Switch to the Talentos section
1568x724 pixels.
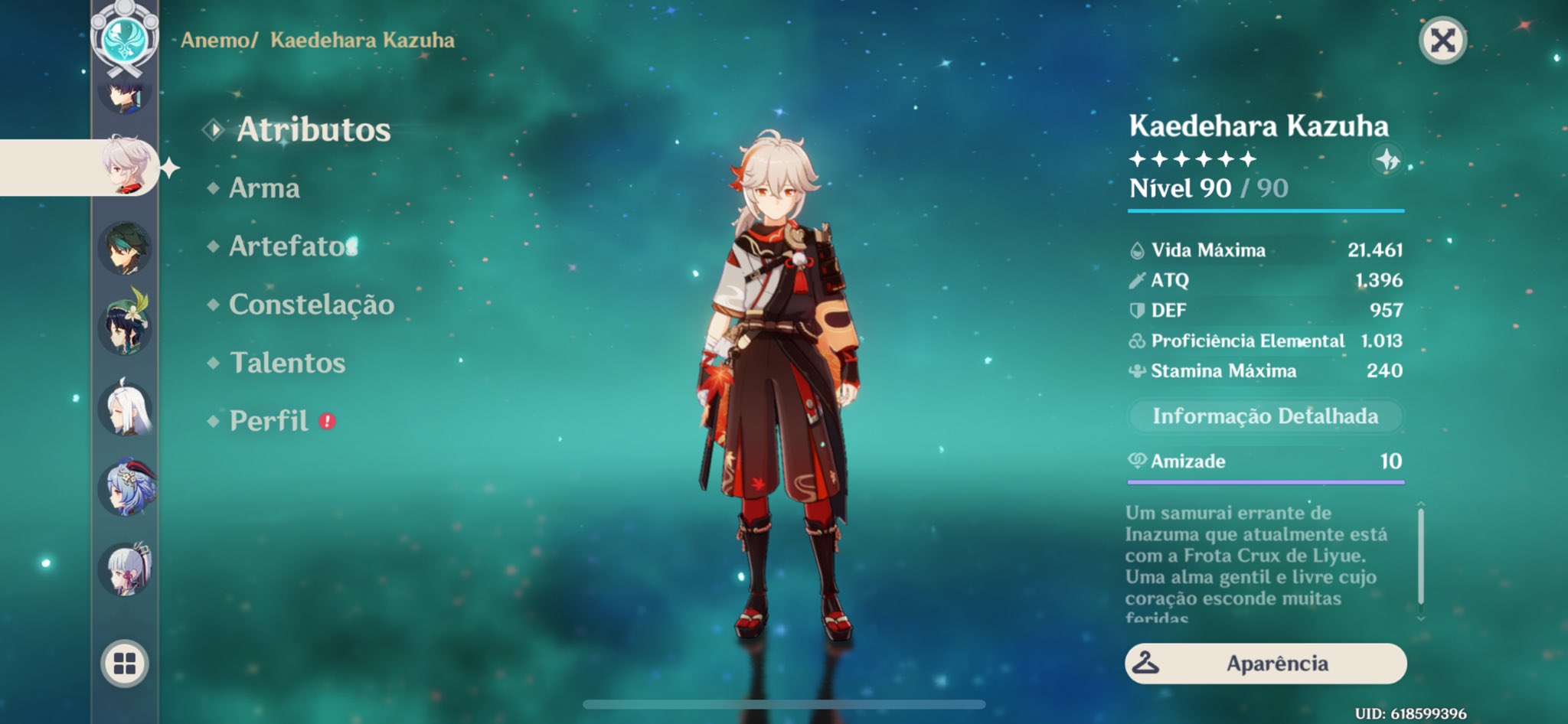[288, 364]
